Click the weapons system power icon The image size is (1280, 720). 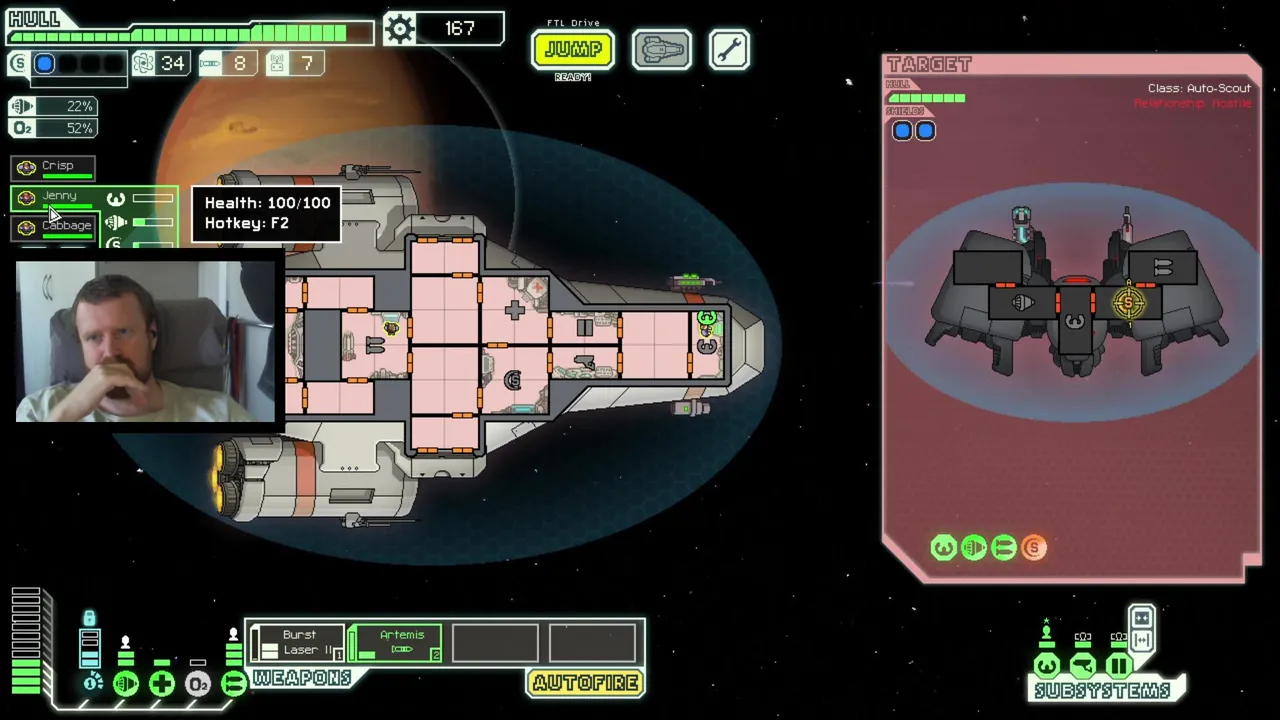tap(233, 684)
